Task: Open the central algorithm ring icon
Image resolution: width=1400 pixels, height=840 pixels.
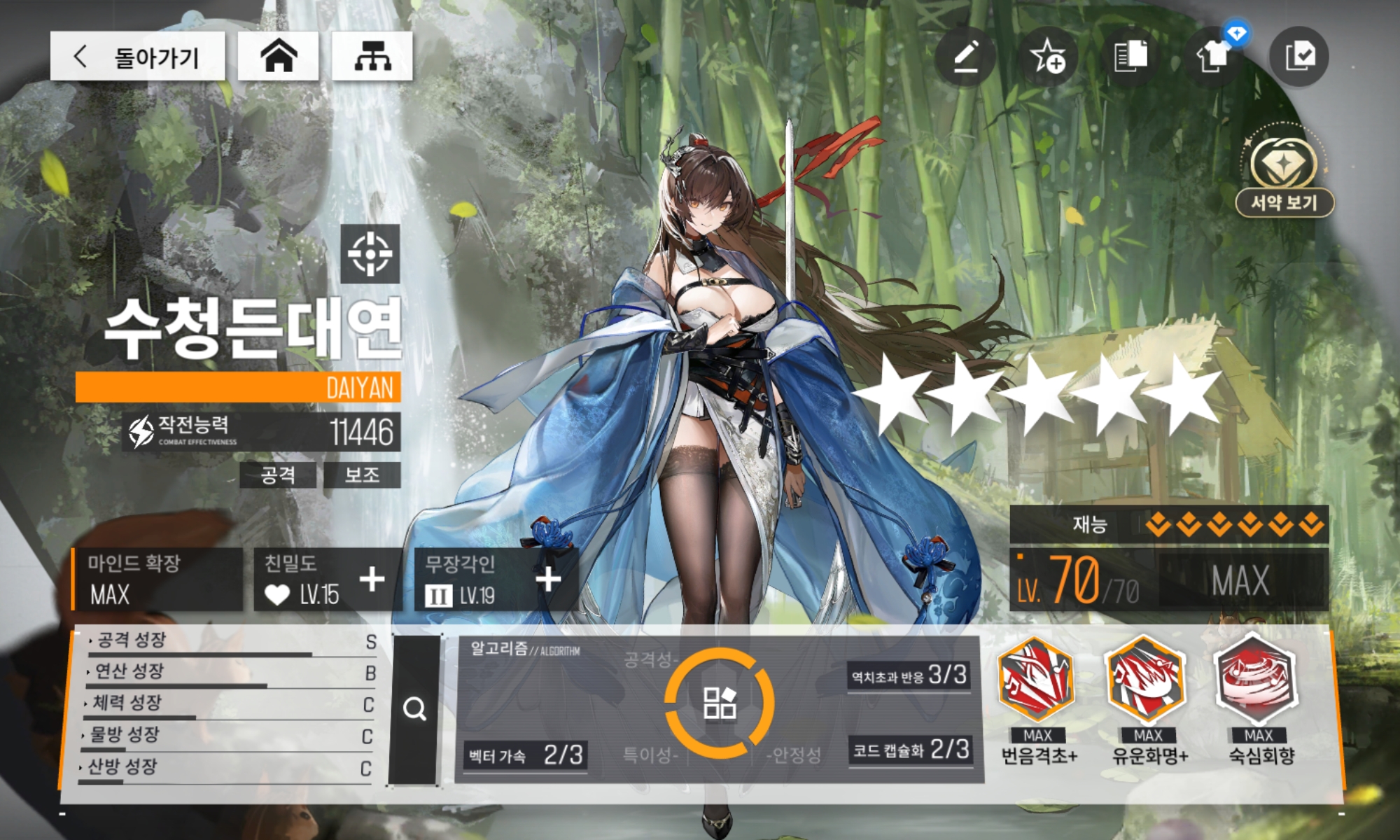Action: click(719, 703)
